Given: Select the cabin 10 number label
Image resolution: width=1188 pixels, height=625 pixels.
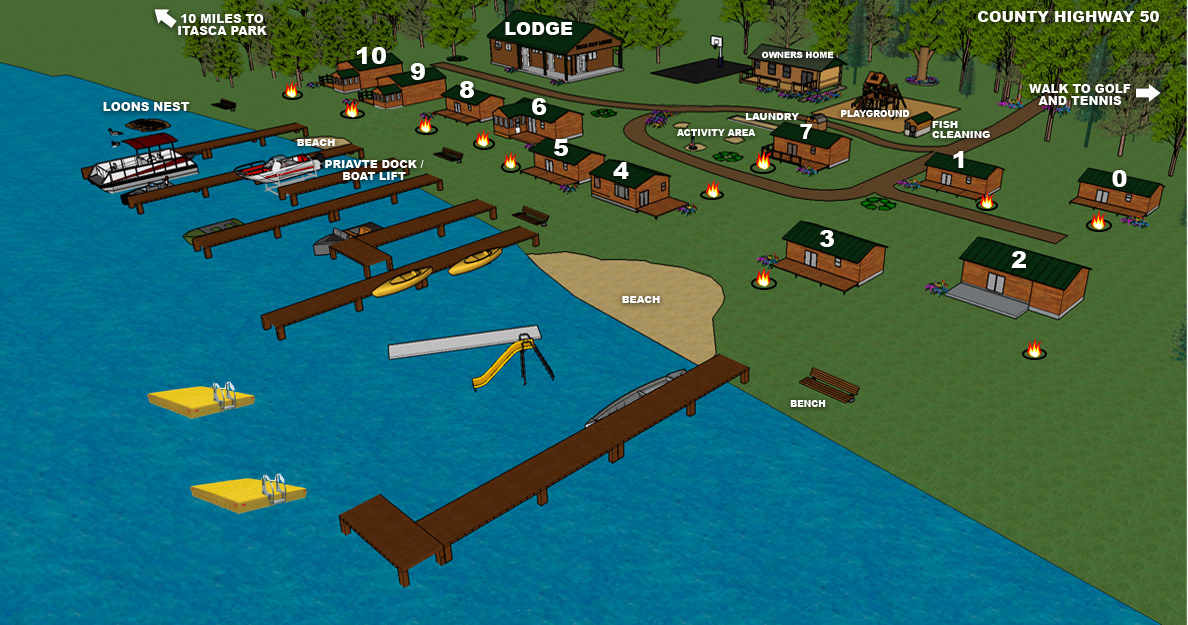Looking at the screenshot, I should (371, 56).
